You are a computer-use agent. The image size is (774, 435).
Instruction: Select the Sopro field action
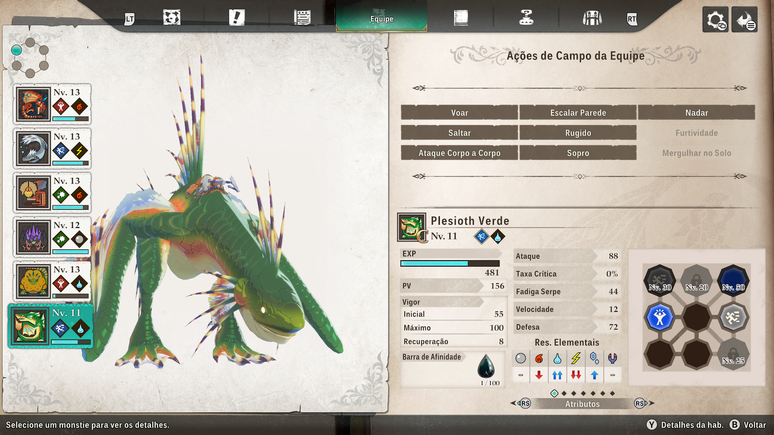point(578,153)
